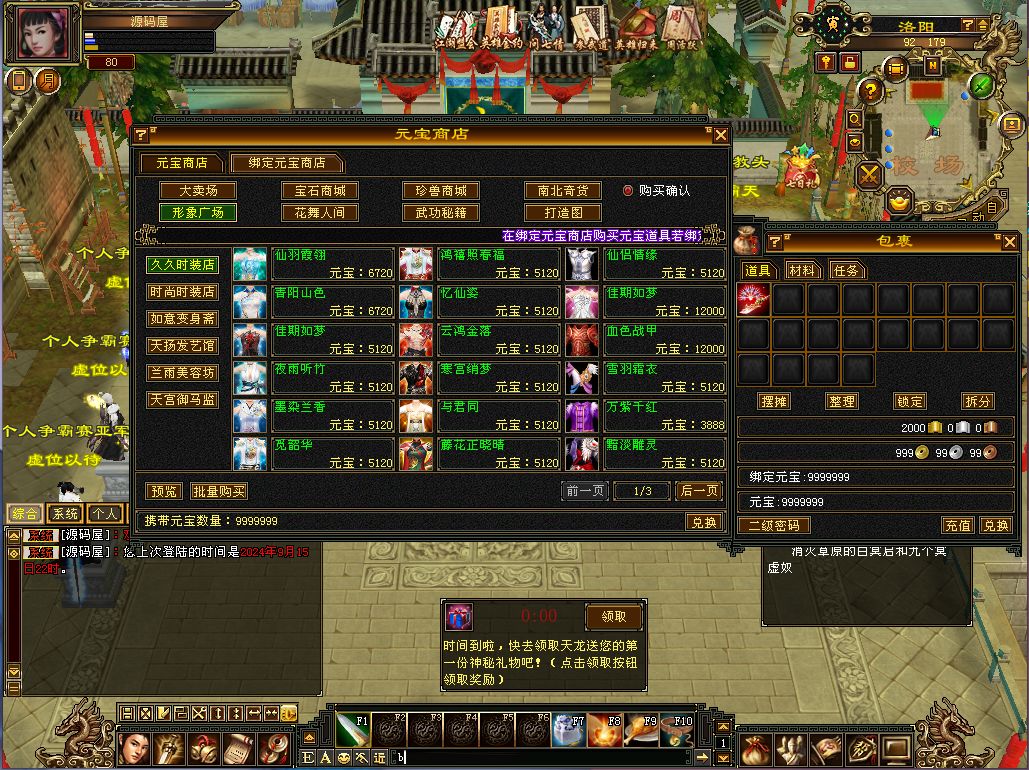This screenshot has width=1029, height=770.
Task: Select the 系统 chat channel tab
Action: (63, 514)
